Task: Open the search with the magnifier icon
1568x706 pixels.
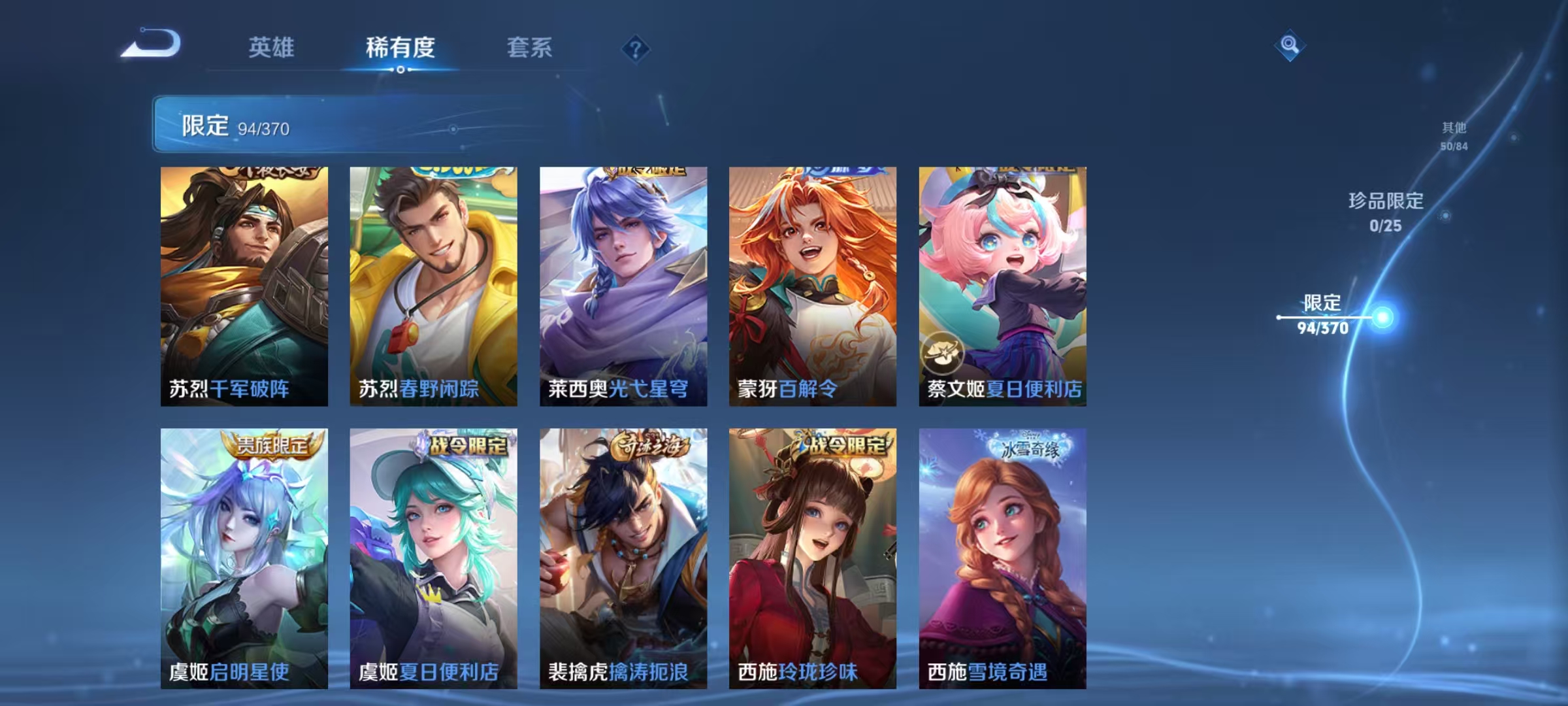Action: (1290, 46)
